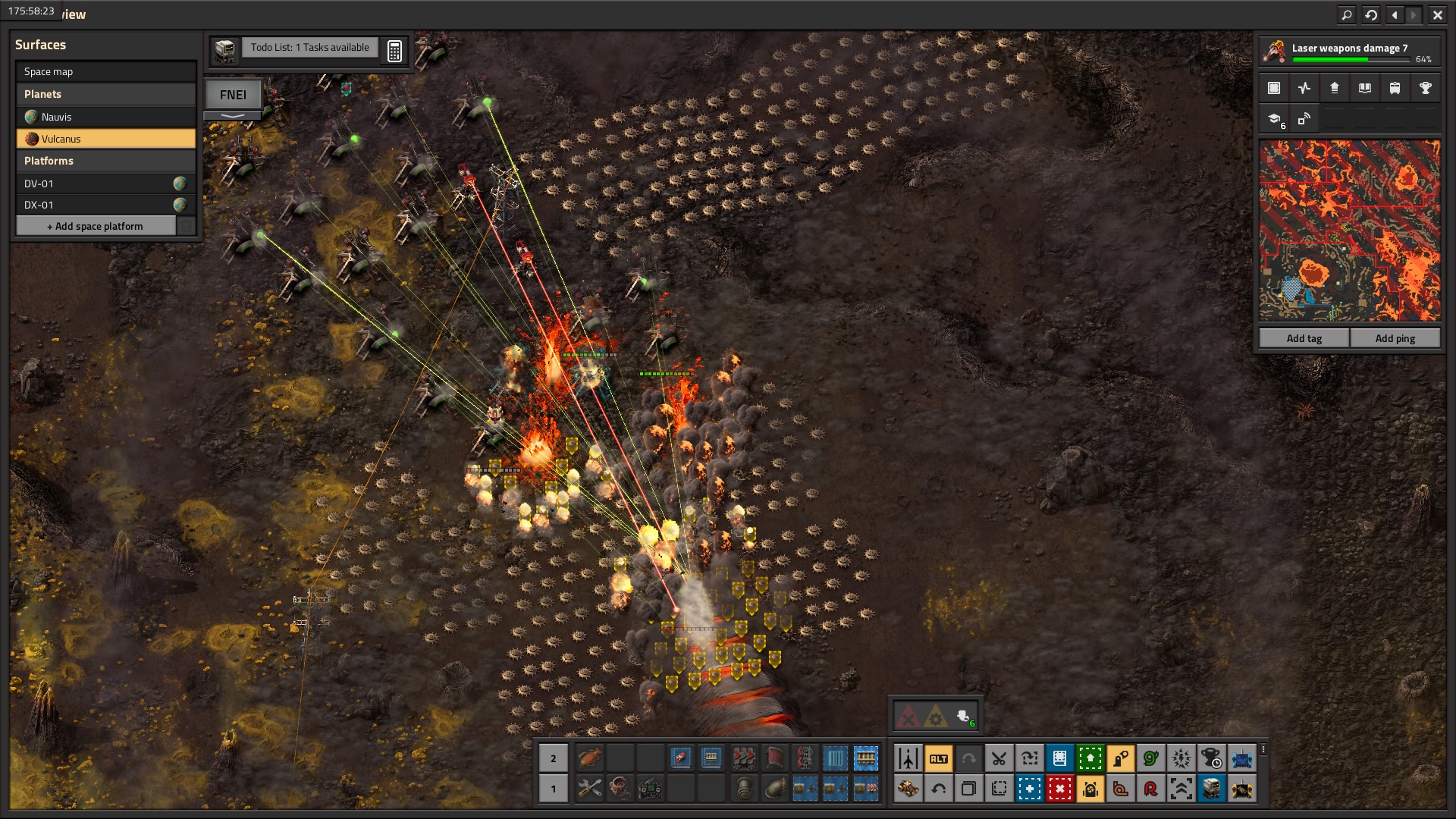Image resolution: width=1456 pixels, height=819 pixels.
Task: Open the achievements trophy icon
Action: pos(1425,88)
